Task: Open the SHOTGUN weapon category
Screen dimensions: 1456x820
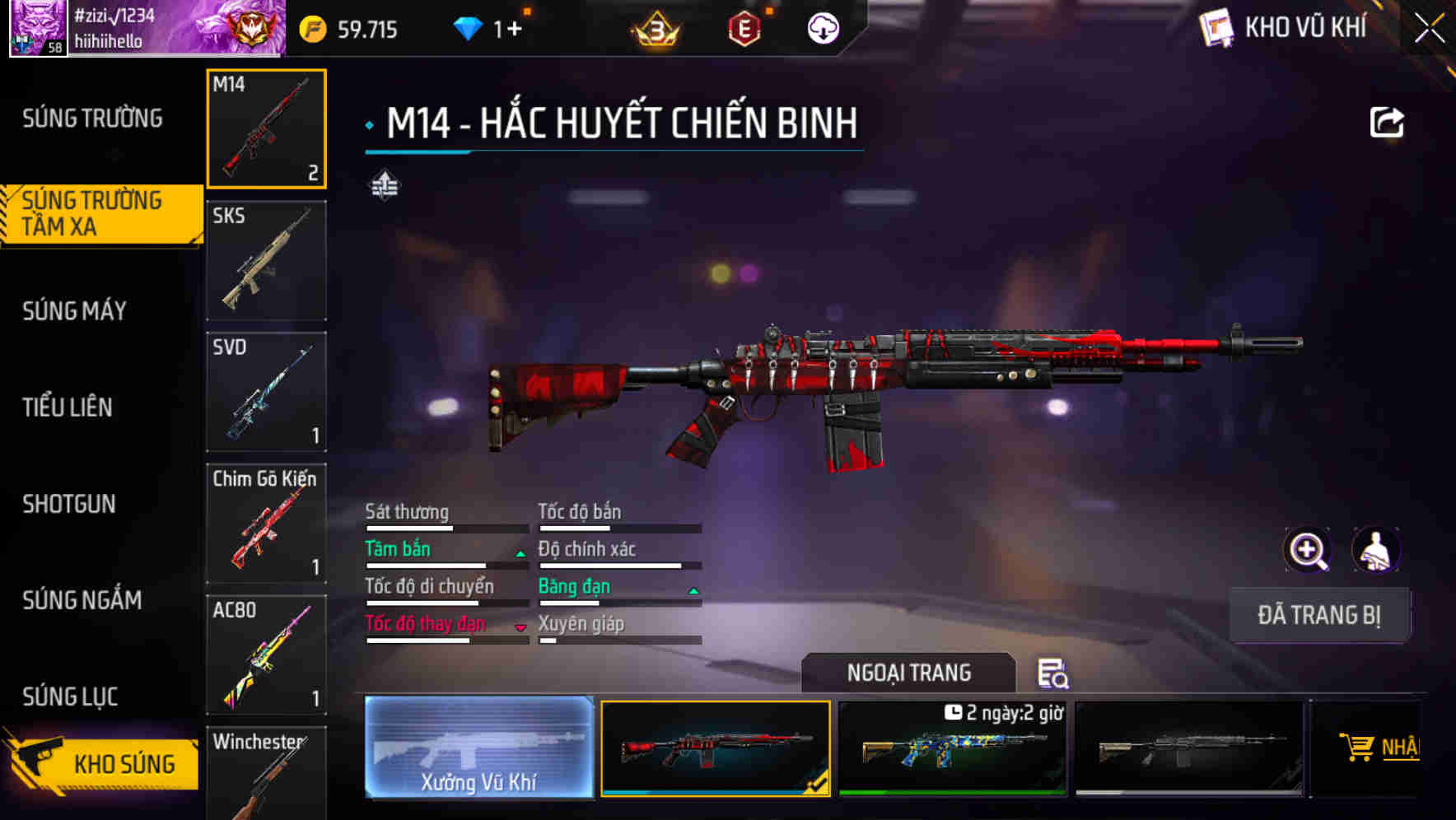Action: [70, 505]
